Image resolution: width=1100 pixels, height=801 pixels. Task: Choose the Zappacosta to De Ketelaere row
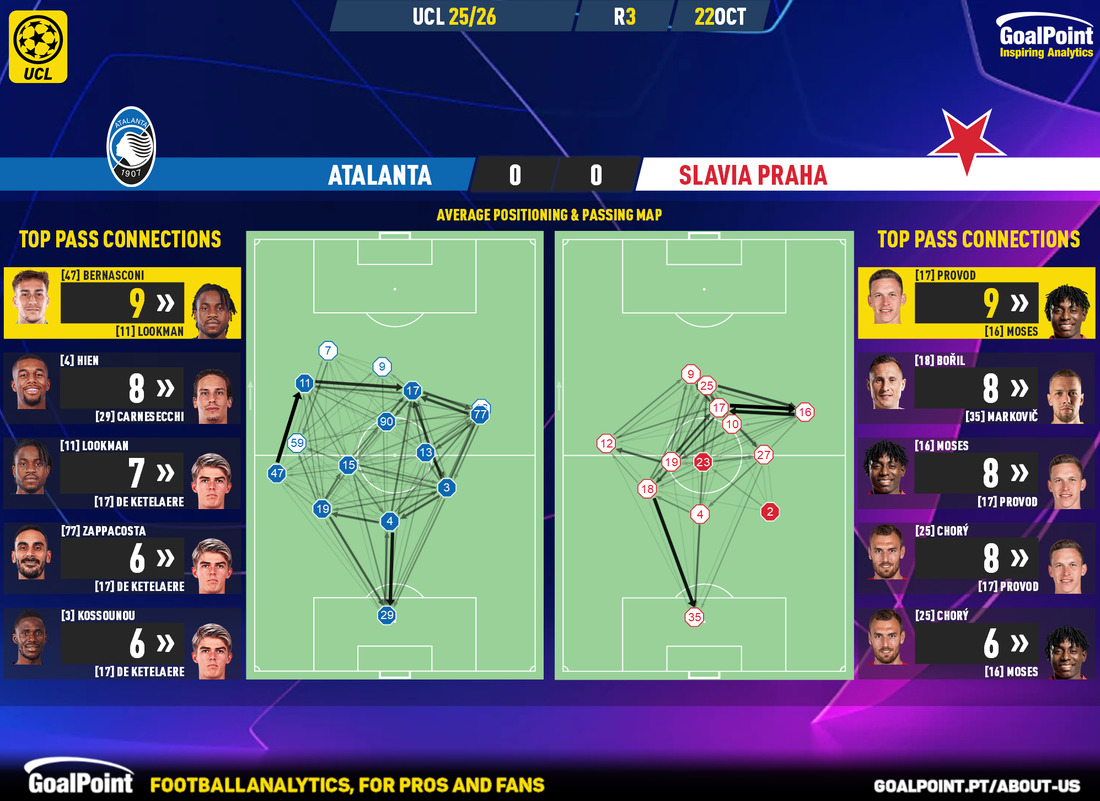(121, 557)
